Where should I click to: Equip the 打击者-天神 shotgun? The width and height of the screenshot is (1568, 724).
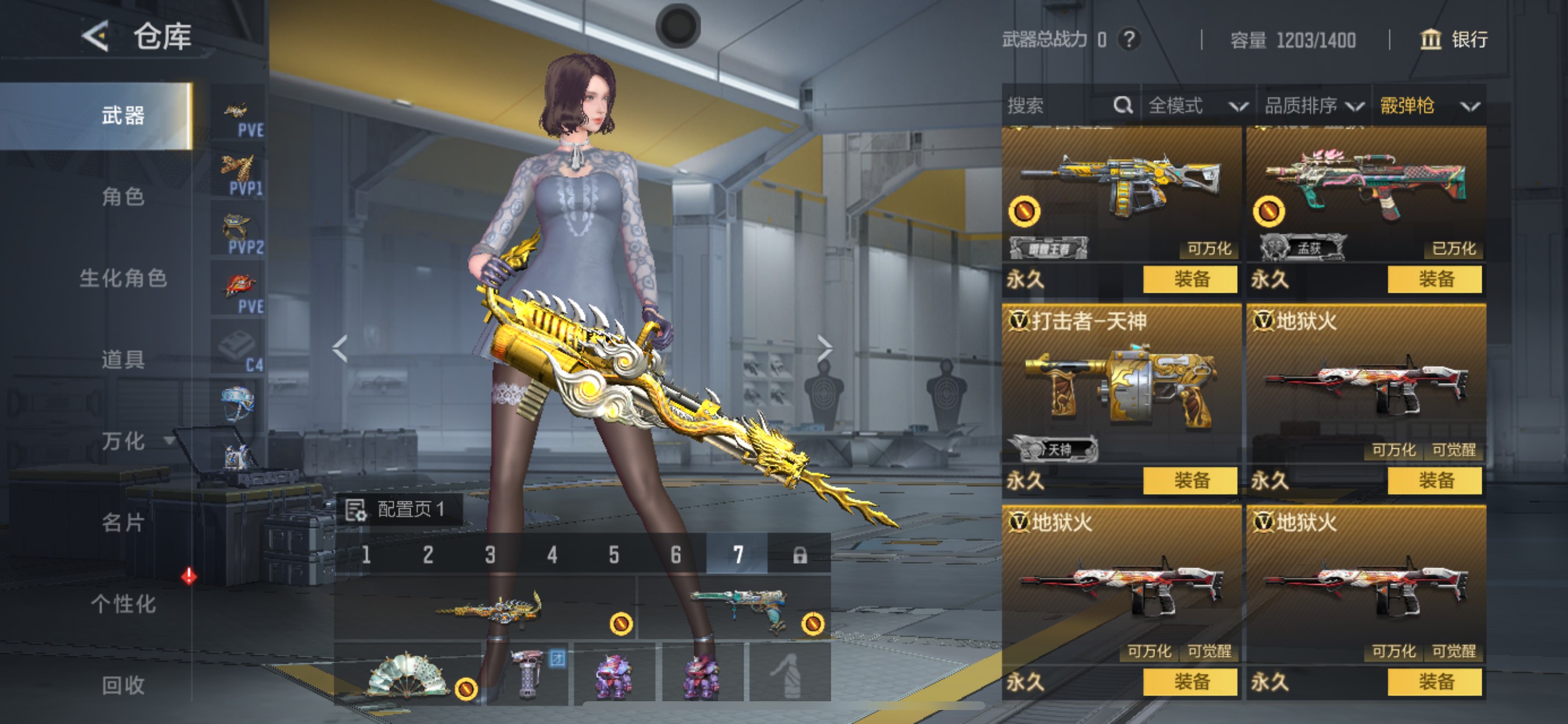tap(1190, 481)
